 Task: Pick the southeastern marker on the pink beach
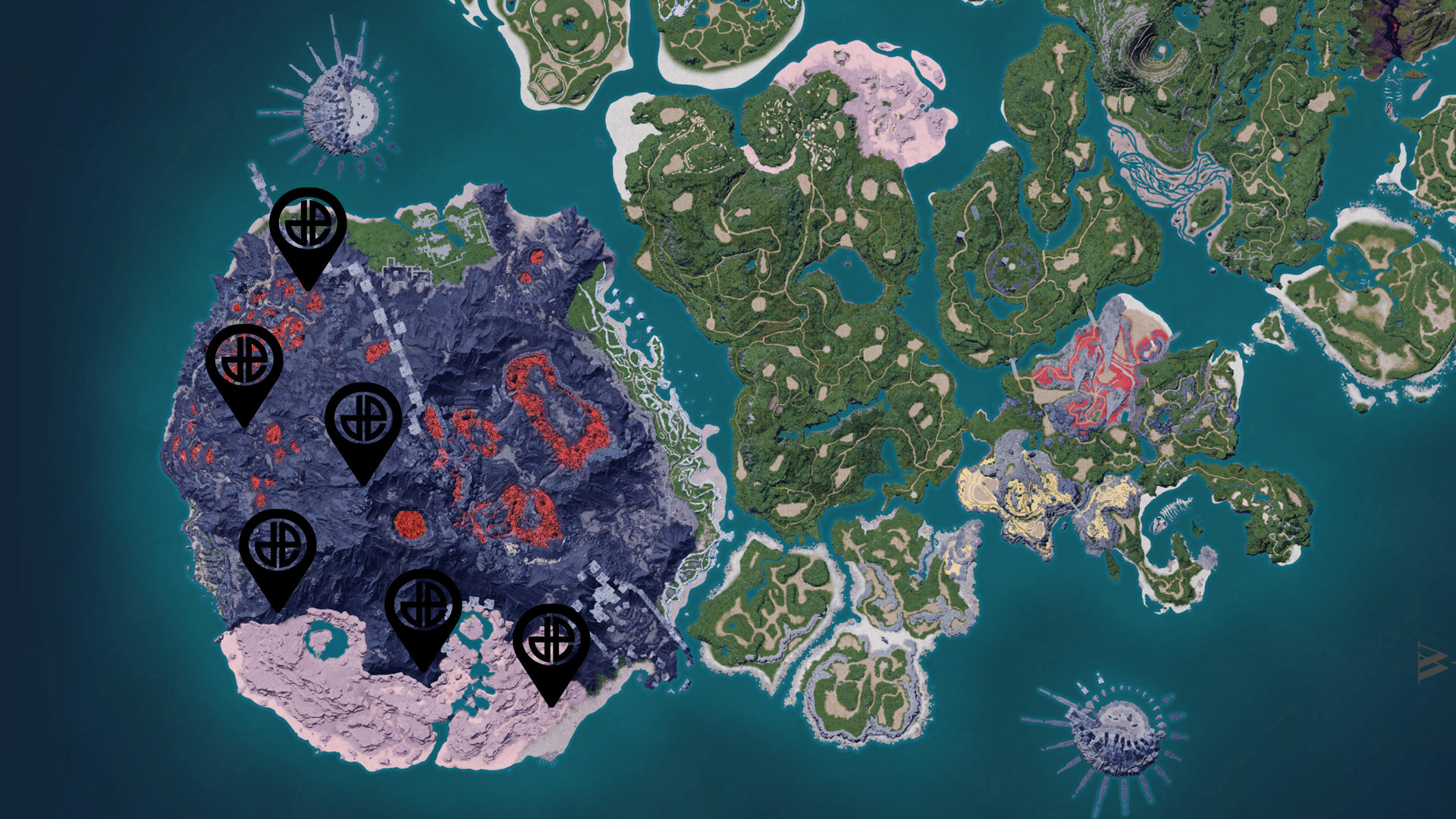click(551, 644)
